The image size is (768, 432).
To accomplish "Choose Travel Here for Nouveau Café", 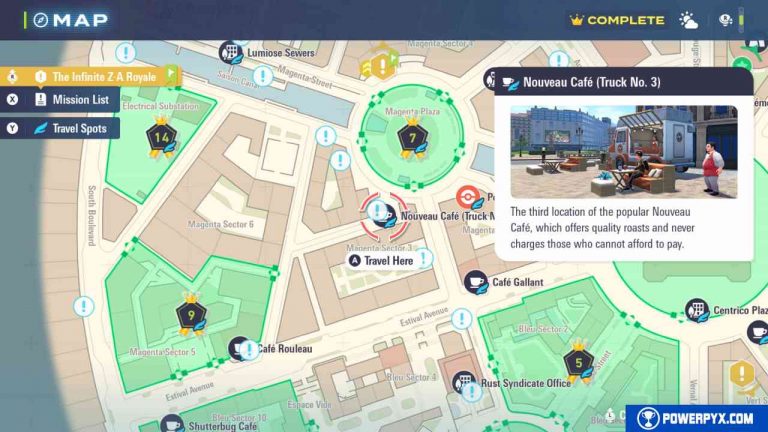I will coord(380,261).
